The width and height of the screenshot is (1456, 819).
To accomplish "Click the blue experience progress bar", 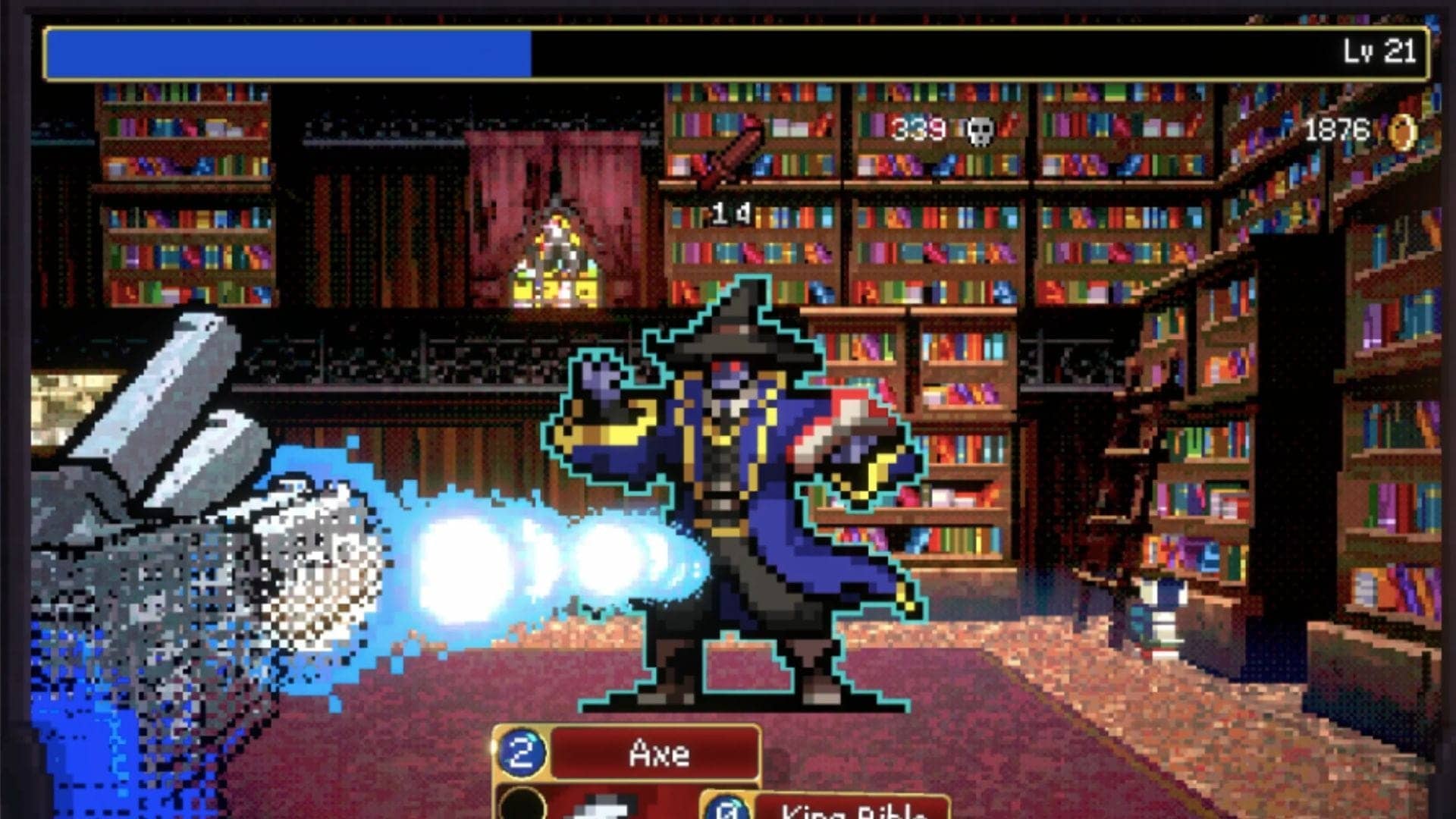I will (x=288, y=52).
